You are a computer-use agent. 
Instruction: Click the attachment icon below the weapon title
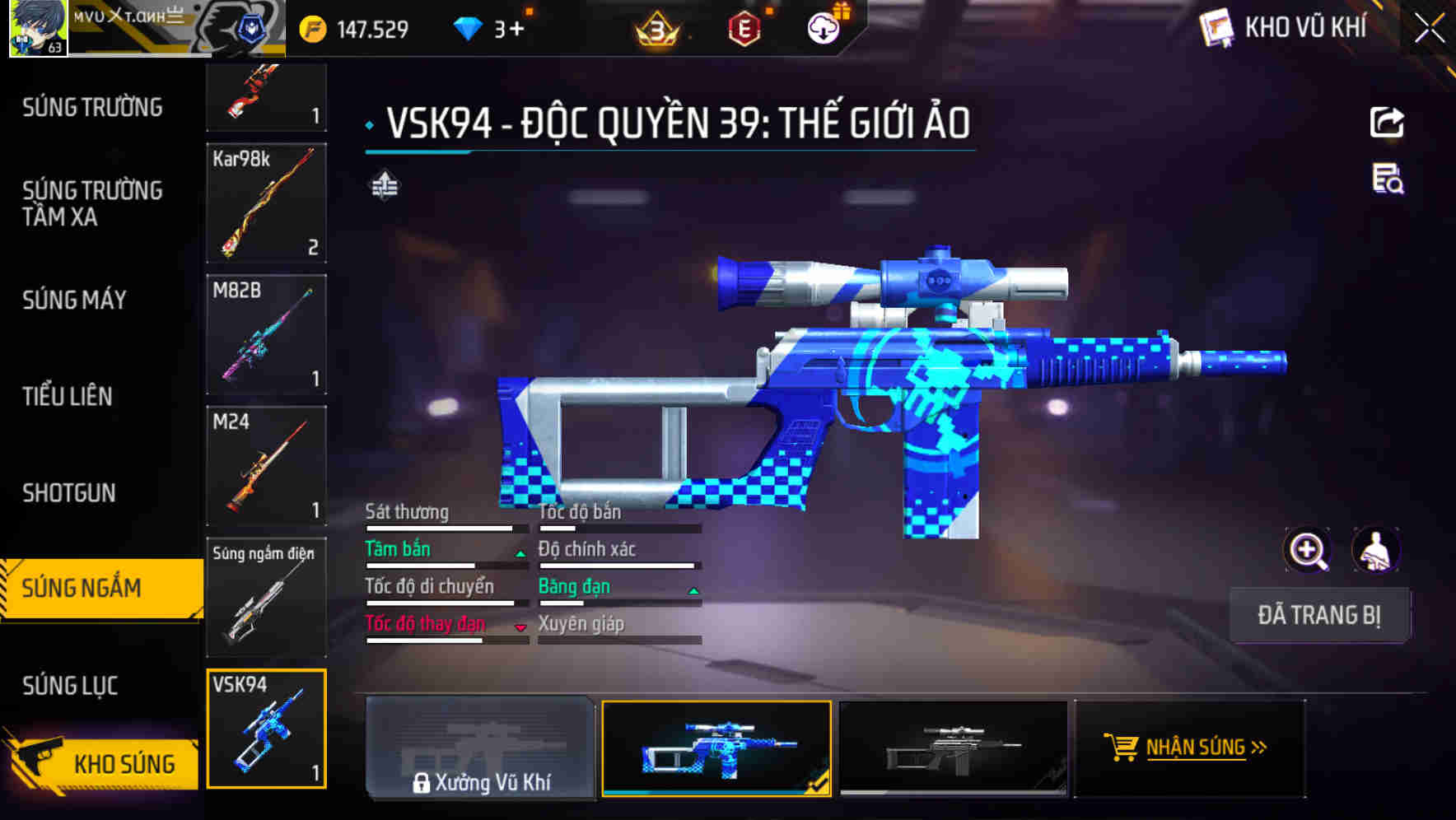tap(385, 185)
